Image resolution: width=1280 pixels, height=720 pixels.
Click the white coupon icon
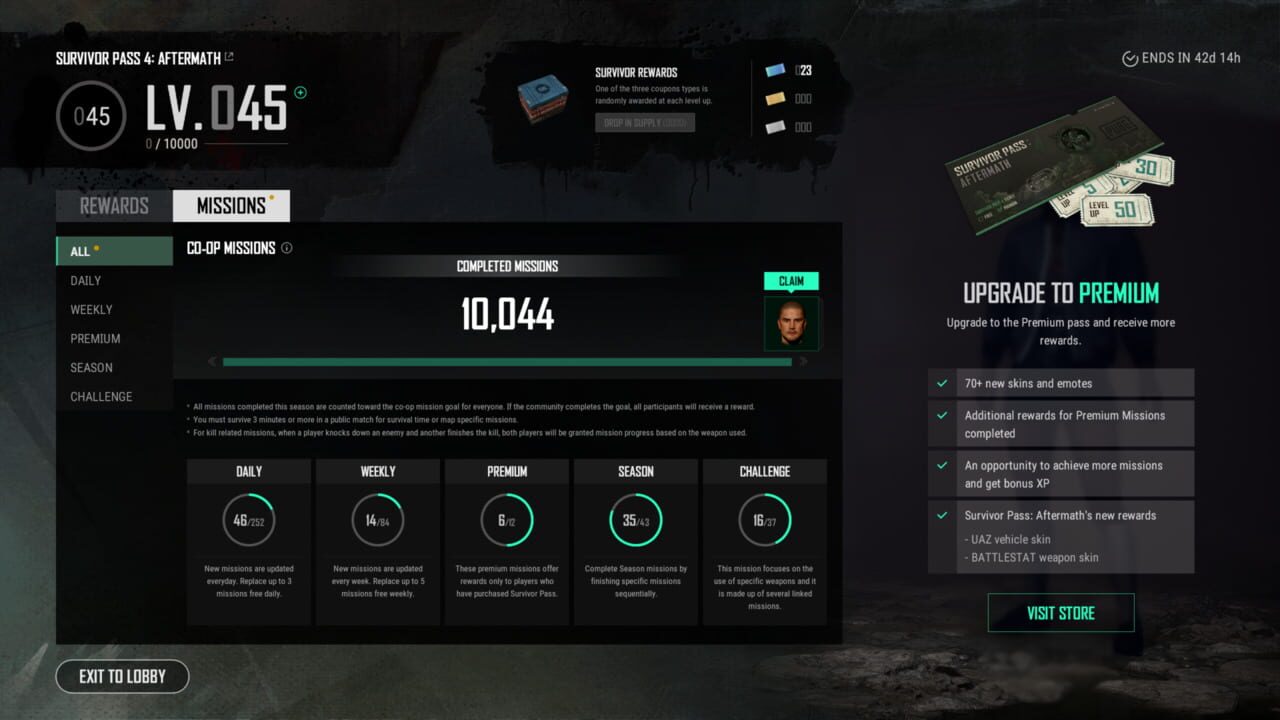(777, 126)
